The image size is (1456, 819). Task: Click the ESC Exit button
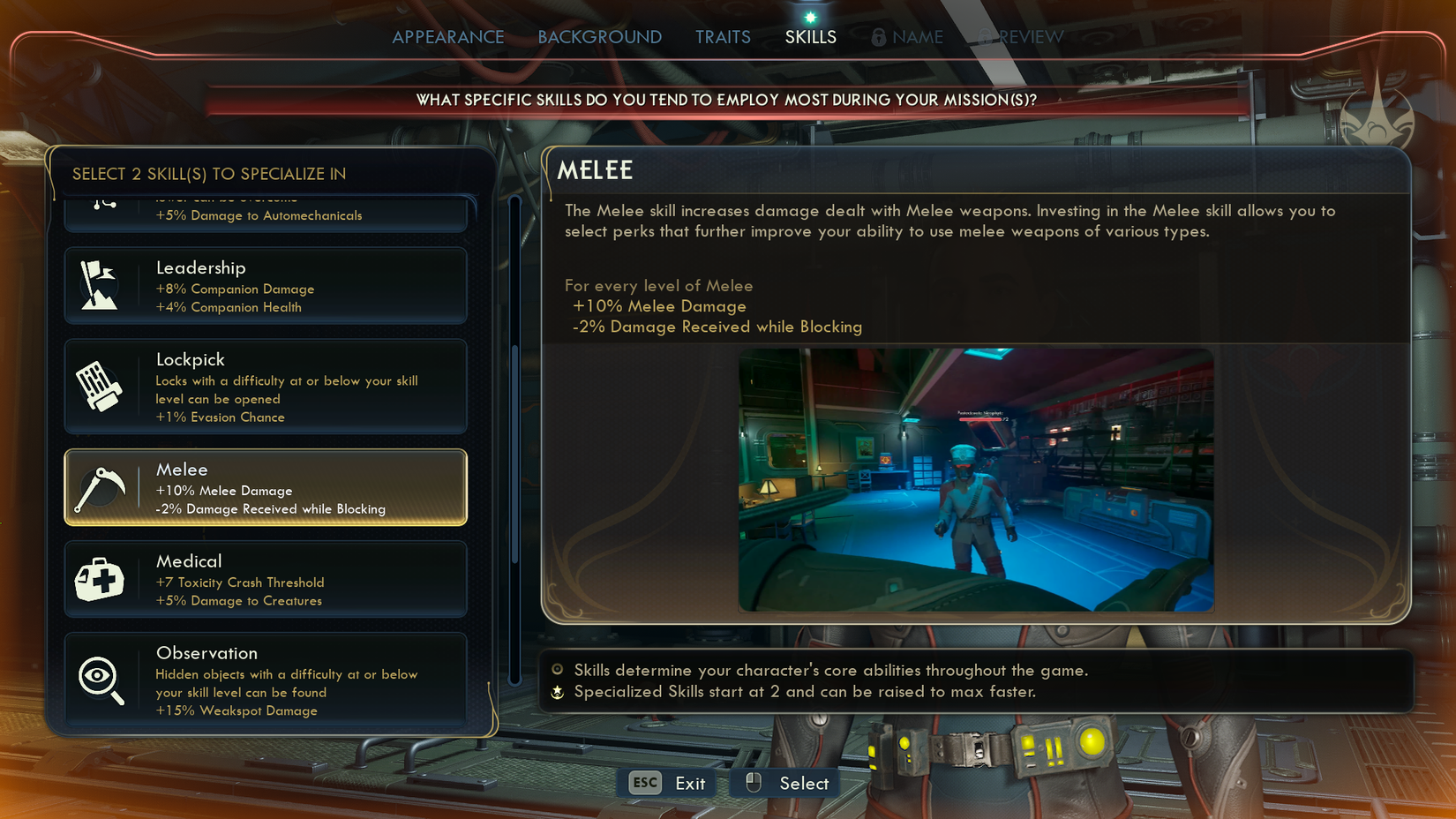click(x=665, y=783)
